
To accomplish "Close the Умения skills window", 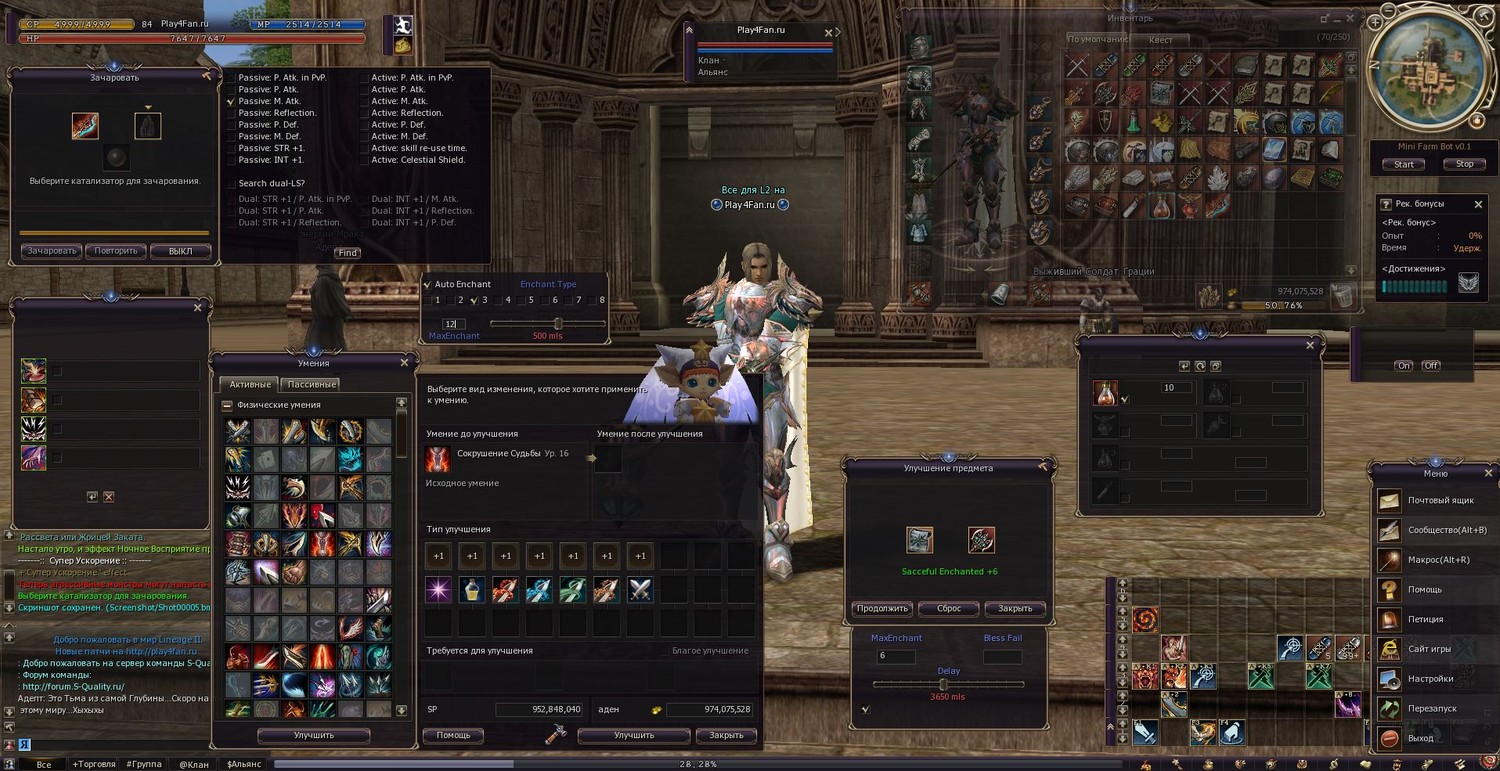I will tap(404, 362).
